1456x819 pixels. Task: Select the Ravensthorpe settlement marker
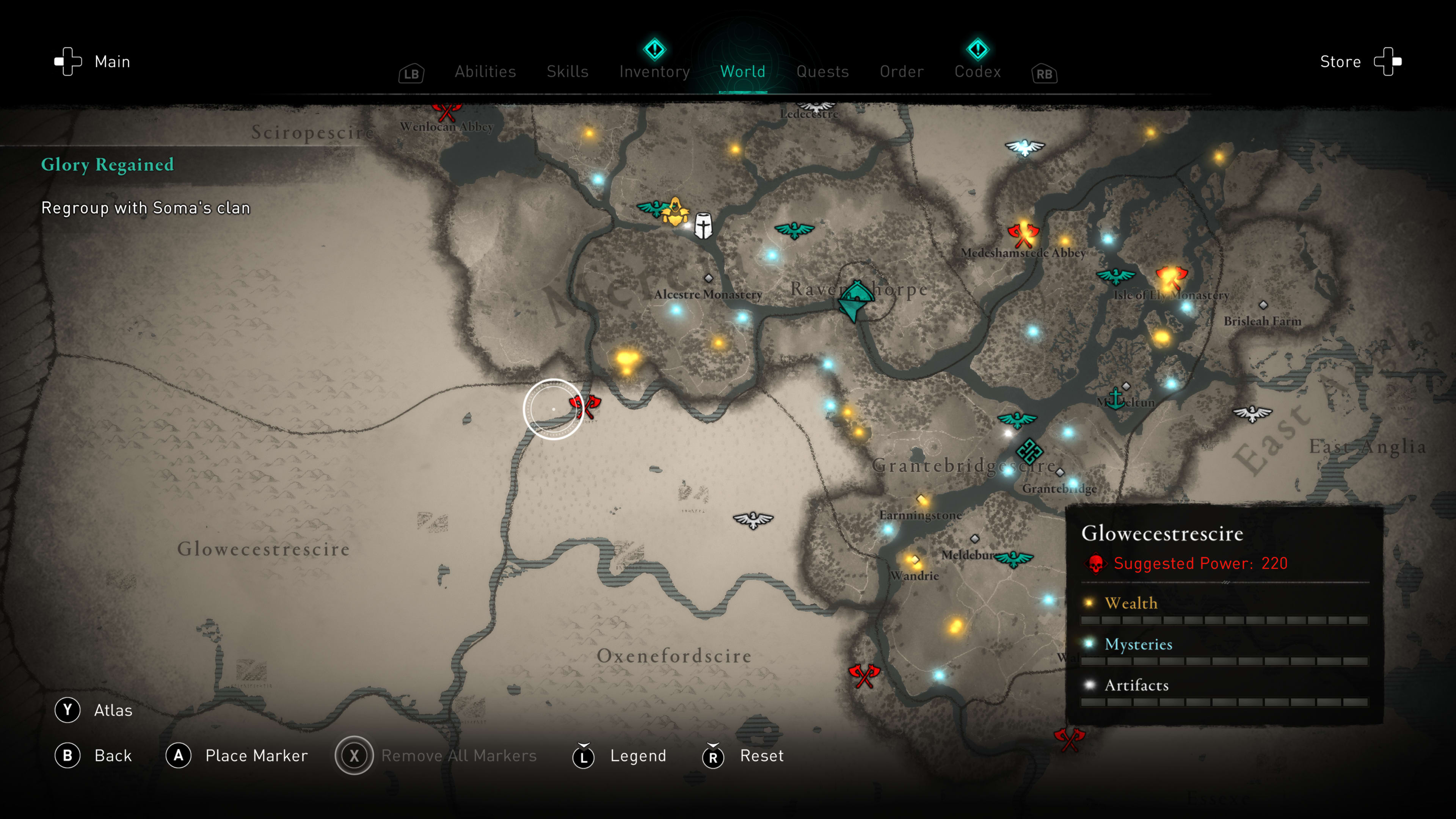coord(856,300)
